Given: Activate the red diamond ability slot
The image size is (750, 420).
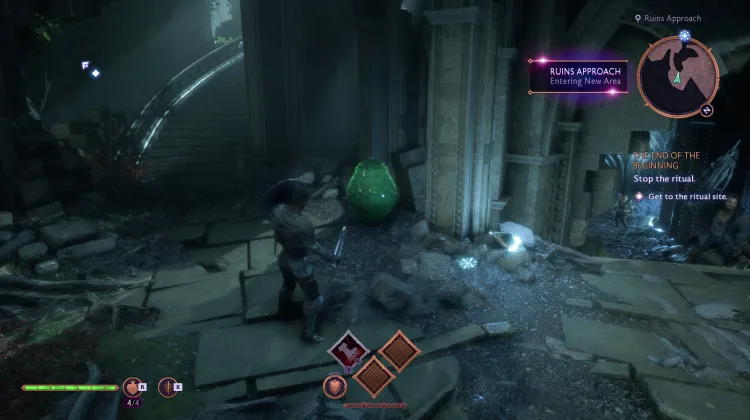Looking at the screenshot, I should (346, 351).
